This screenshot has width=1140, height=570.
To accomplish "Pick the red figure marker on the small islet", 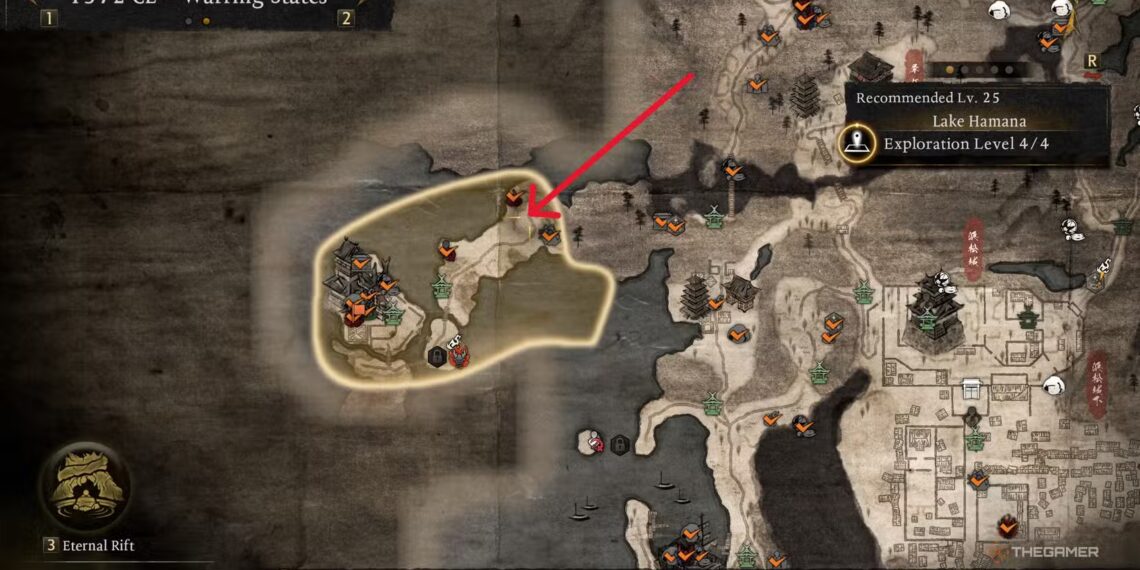I will (x=596, y=441).
